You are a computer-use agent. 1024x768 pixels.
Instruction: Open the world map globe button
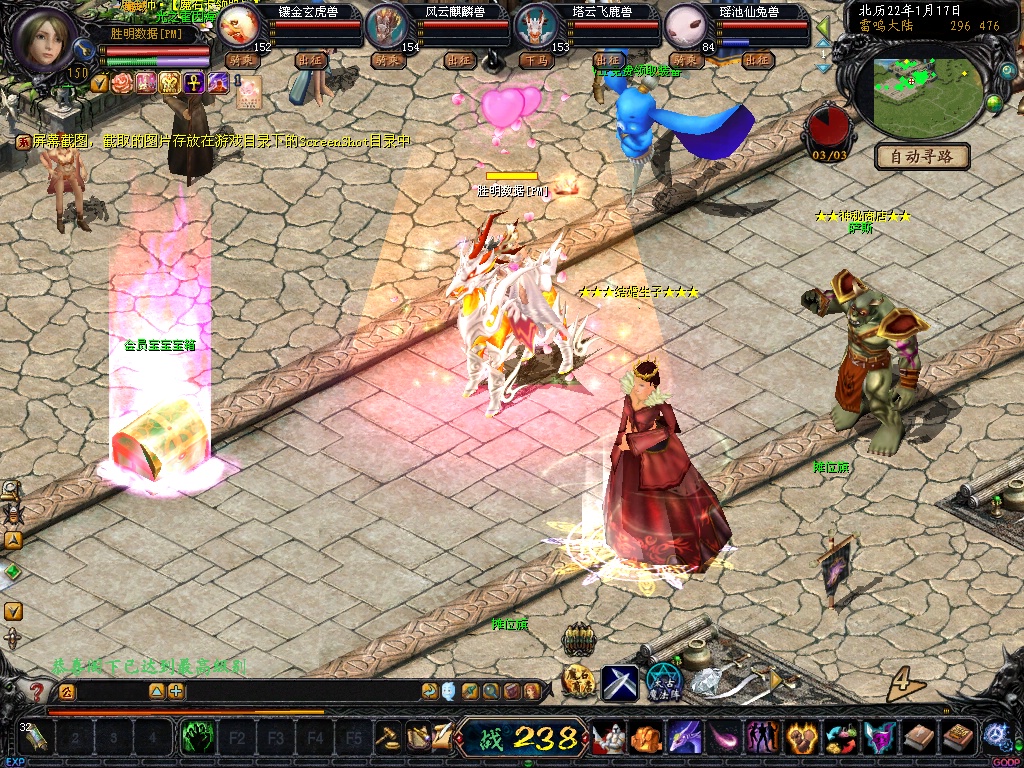click(994, 102)
